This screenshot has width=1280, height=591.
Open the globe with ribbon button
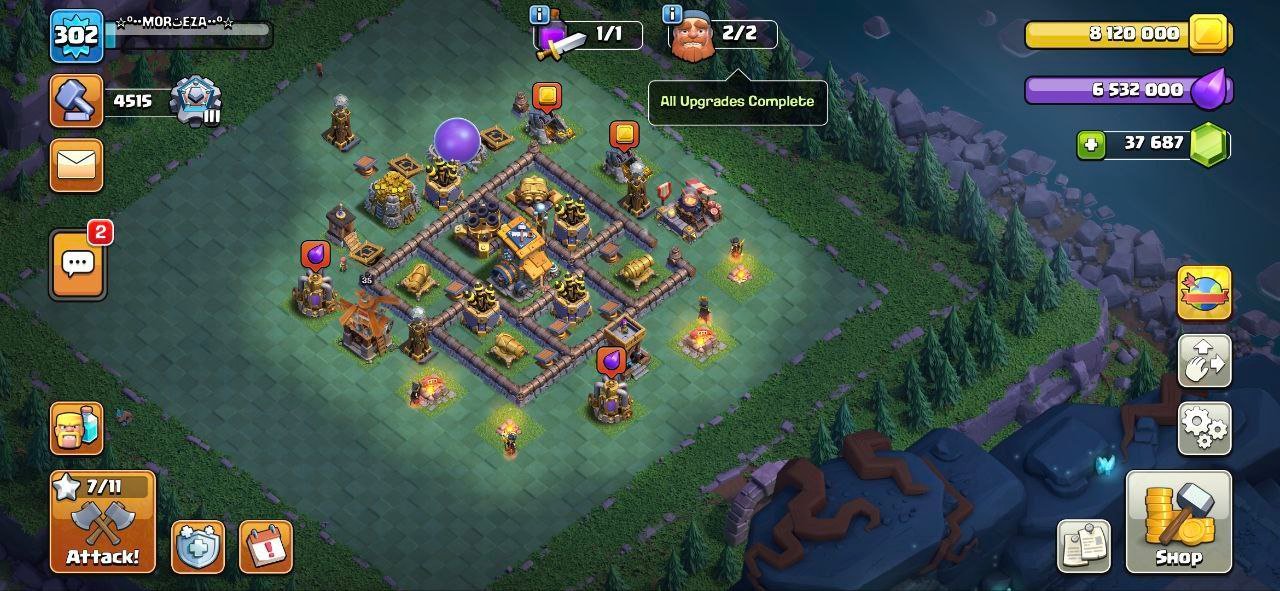(x=1204, y=293)
